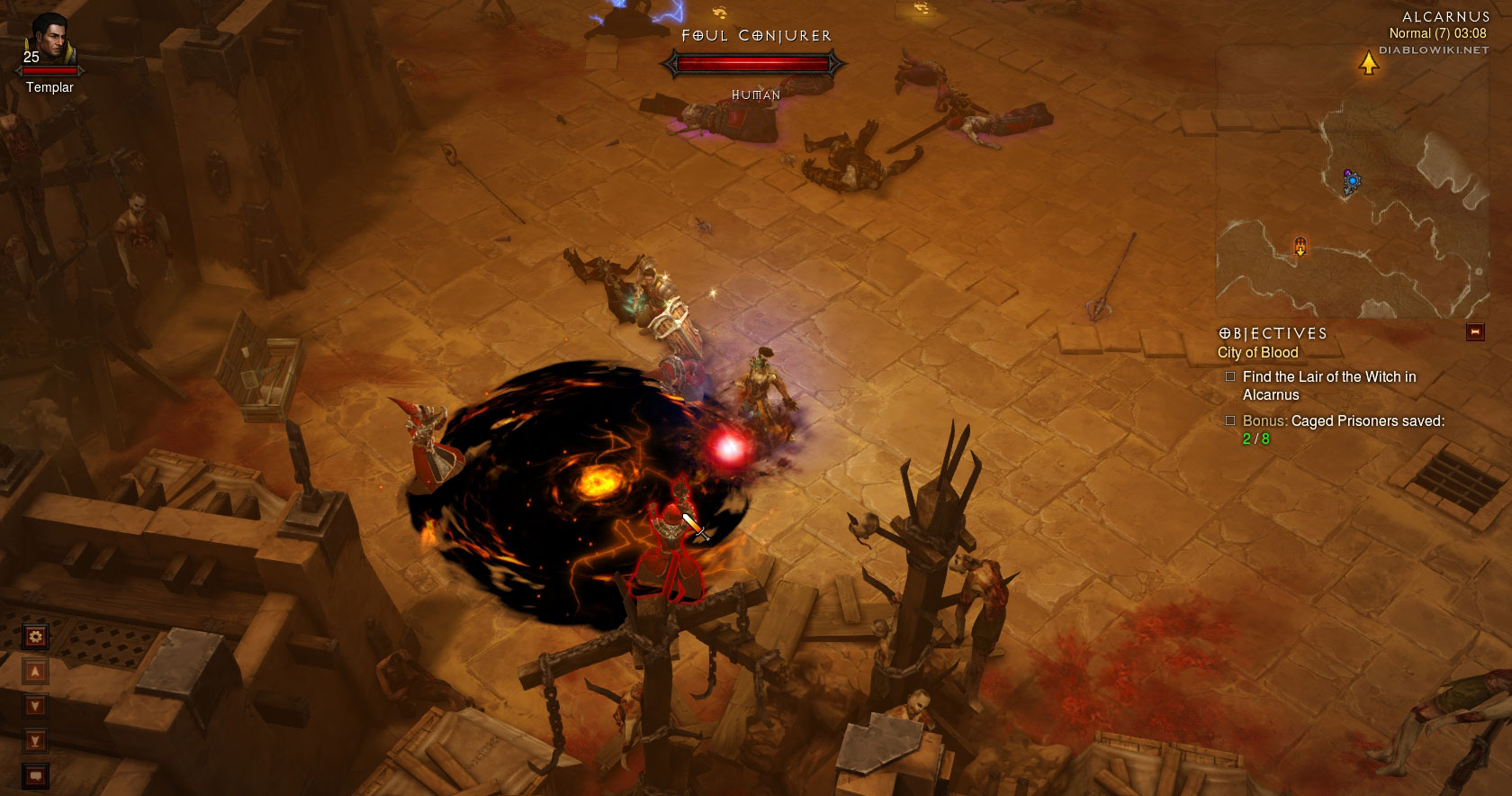Click the Find the Lair objective entry
The width and height of the screenshot is (1512, 796).
click(x=1328, y=385)
